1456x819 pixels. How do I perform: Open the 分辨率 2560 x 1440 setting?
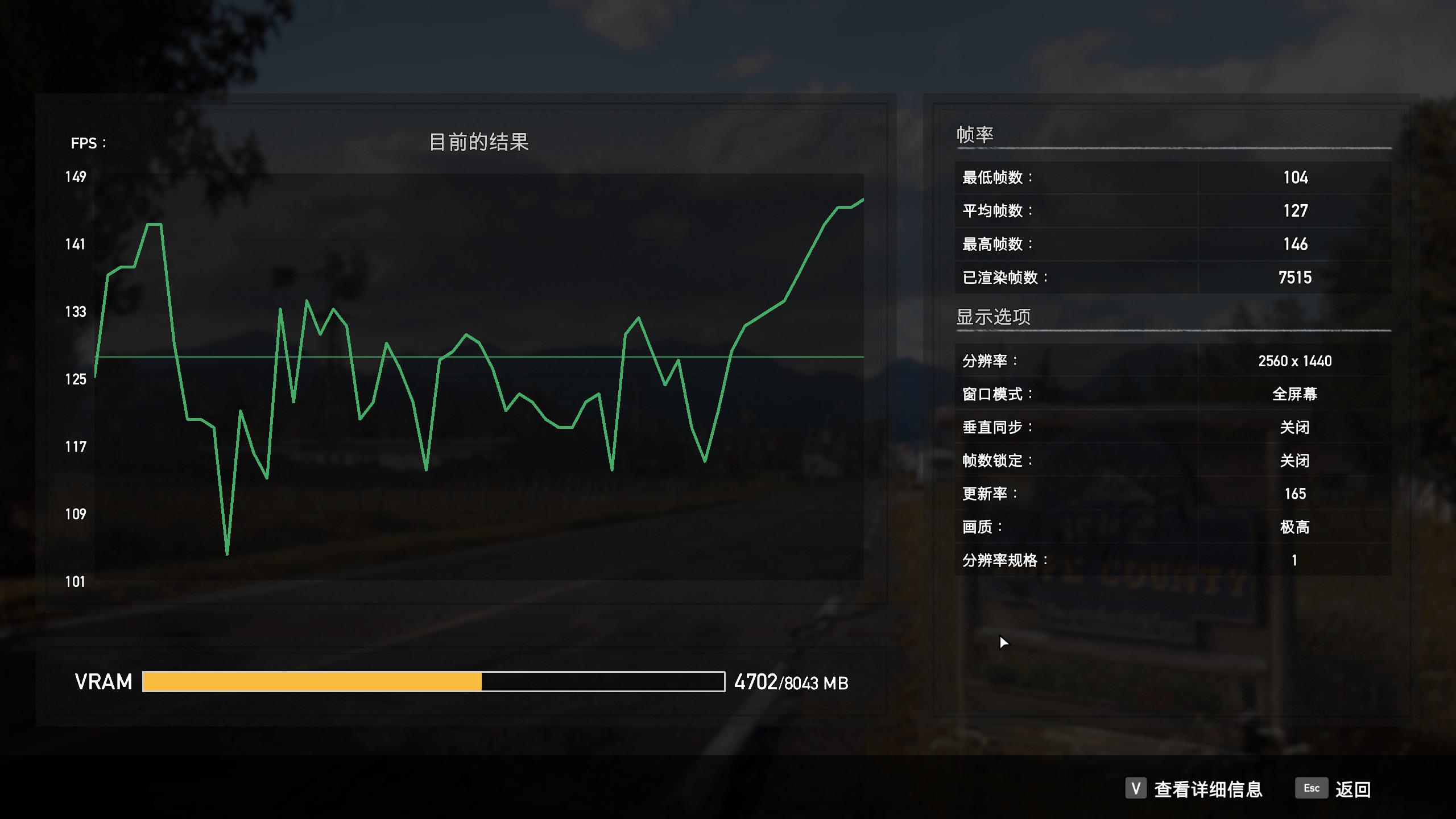(x=1297, y=361)
